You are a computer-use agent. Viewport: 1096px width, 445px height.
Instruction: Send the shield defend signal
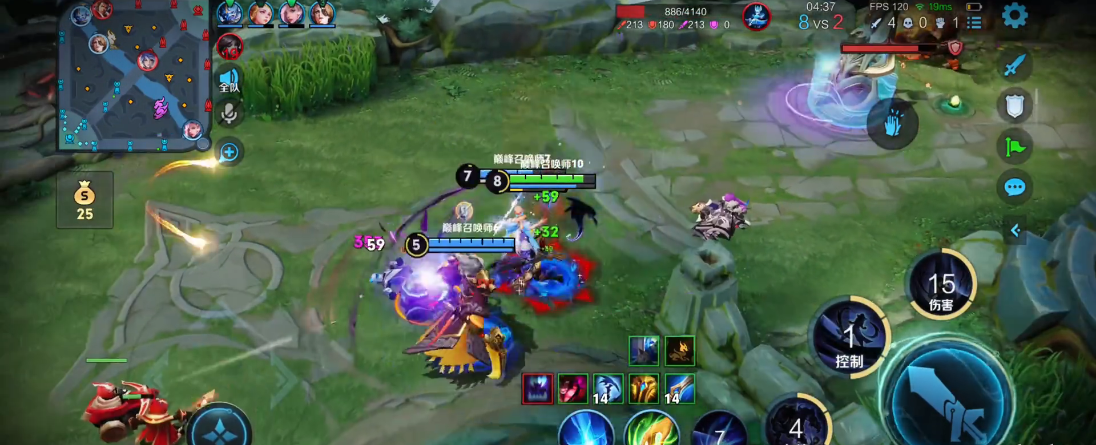click(1014, 105)
